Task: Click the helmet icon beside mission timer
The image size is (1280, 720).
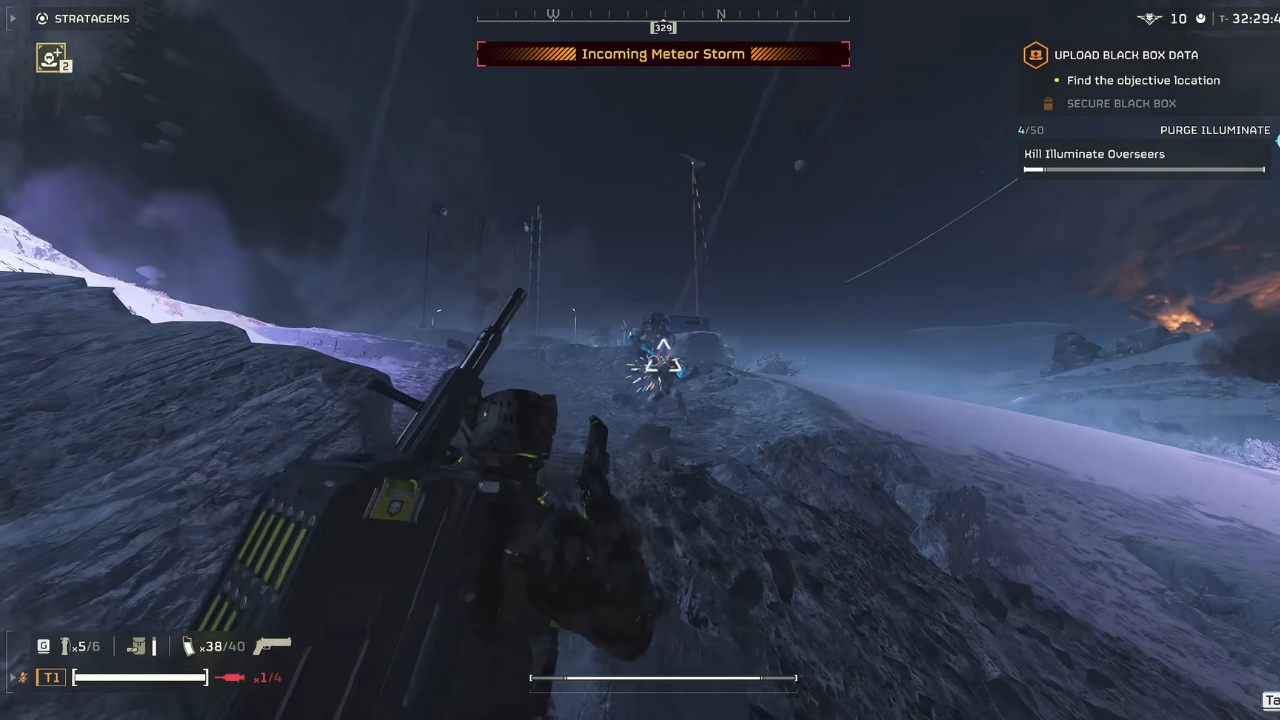Action: [x=1200, y=18]
